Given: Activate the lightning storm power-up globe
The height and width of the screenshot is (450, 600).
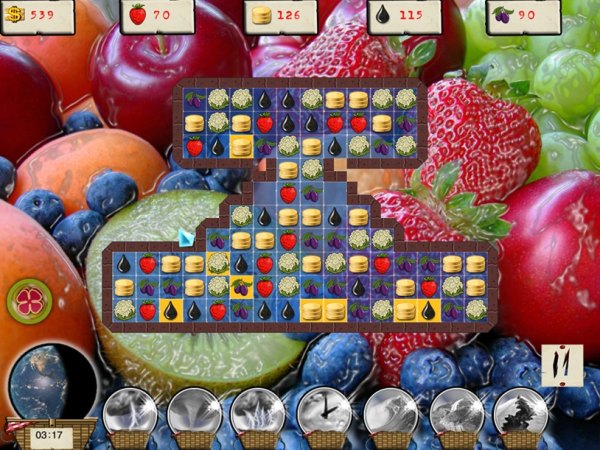Looking at the screenshot, I should pos(259,412).
